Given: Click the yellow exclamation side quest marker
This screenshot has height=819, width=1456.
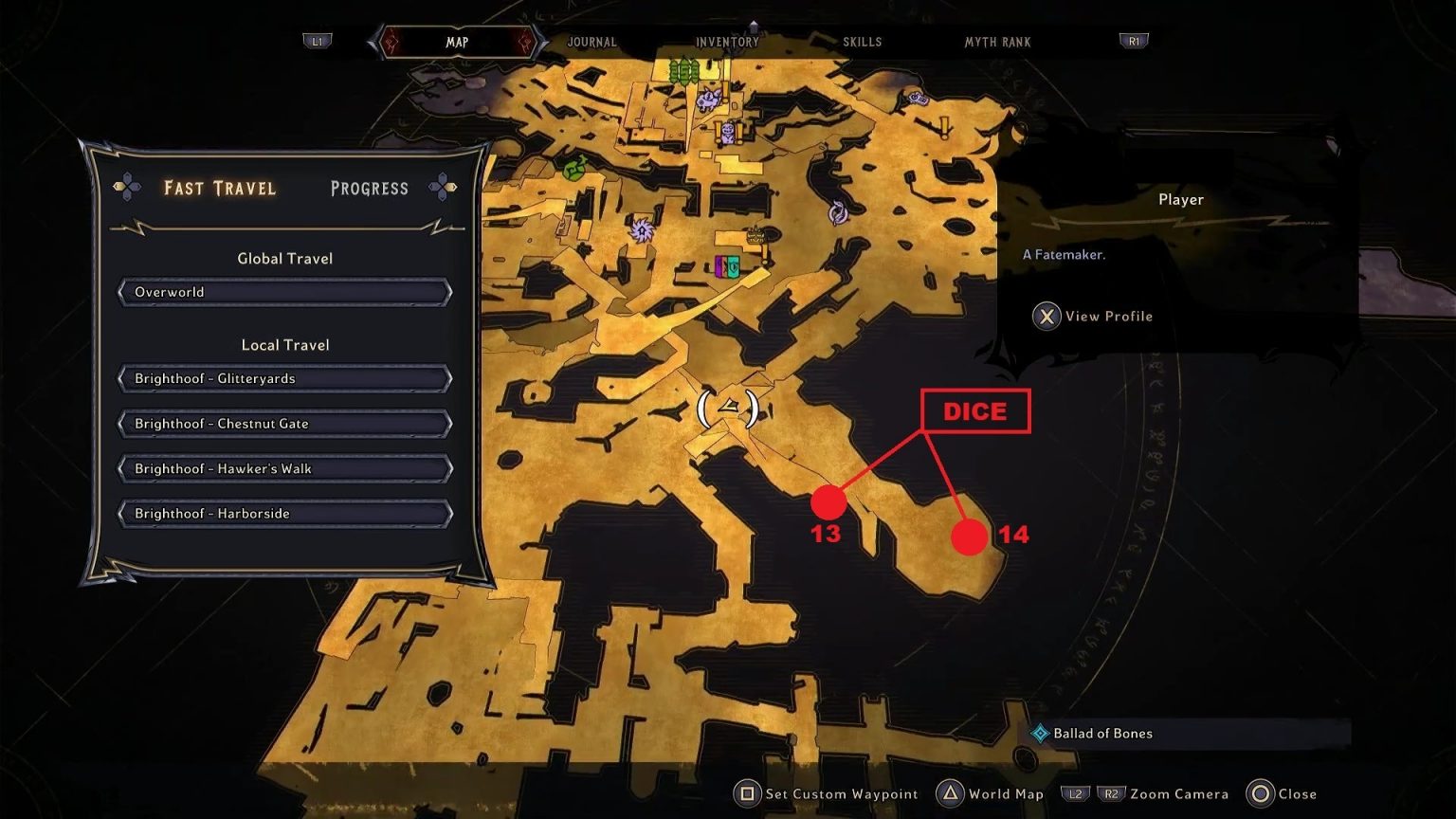Looking at the screenshot, I should 944,128.
